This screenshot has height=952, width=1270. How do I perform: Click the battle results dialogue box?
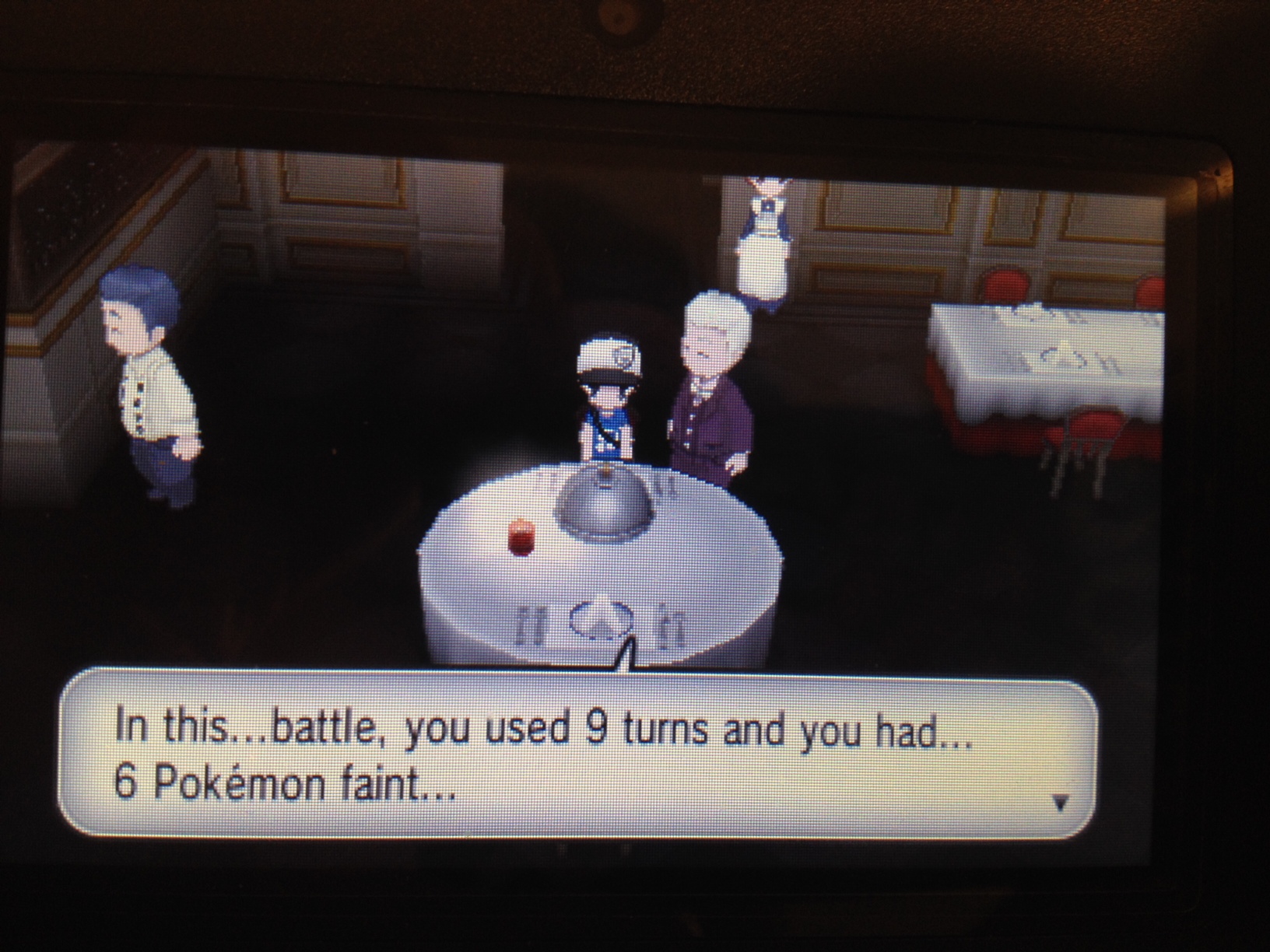(577, 754)
